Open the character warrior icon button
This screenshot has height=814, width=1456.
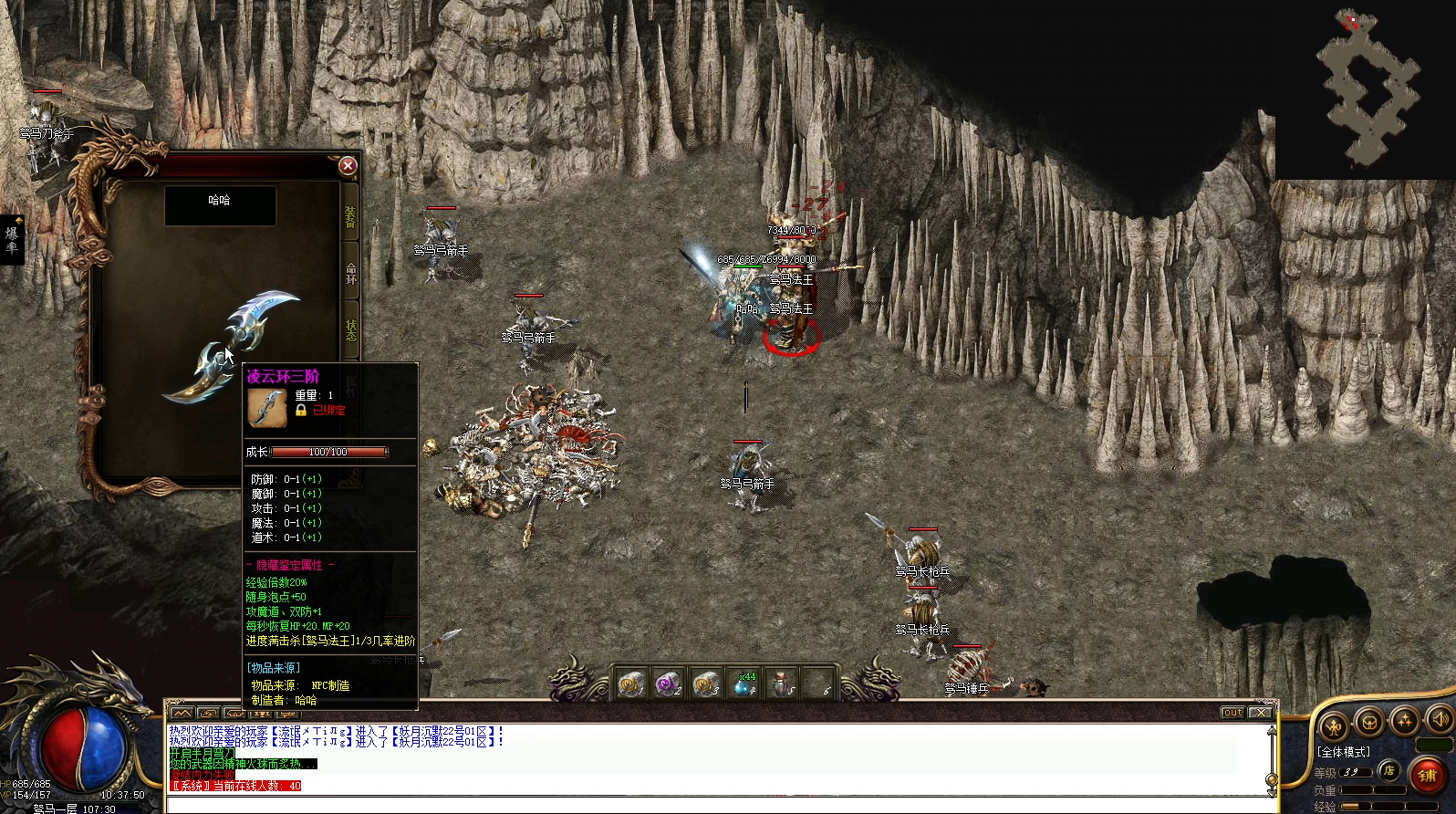click(x=1334, y=726)
